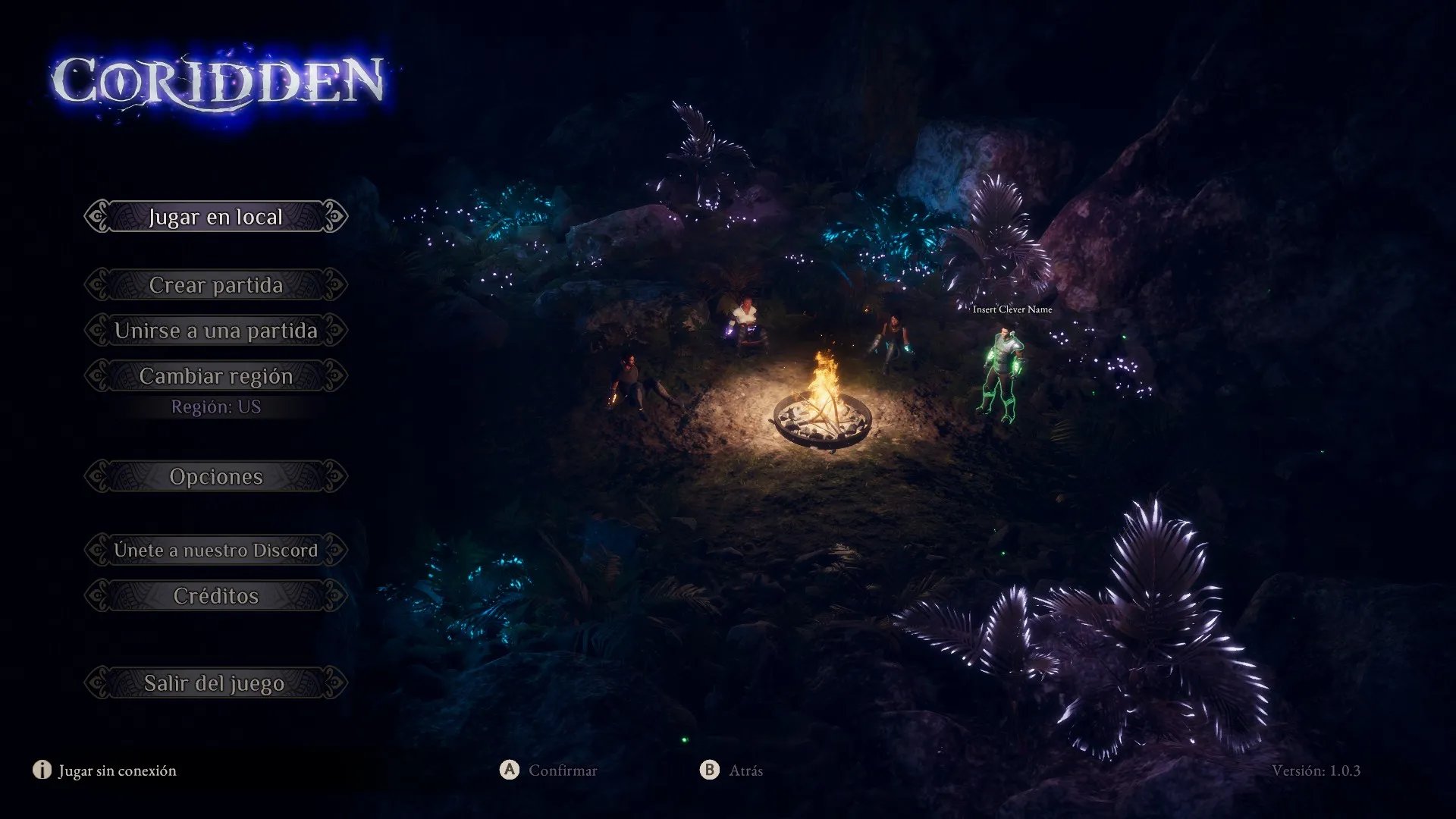Open the Unirse a una partida menu

click(216, 331)
